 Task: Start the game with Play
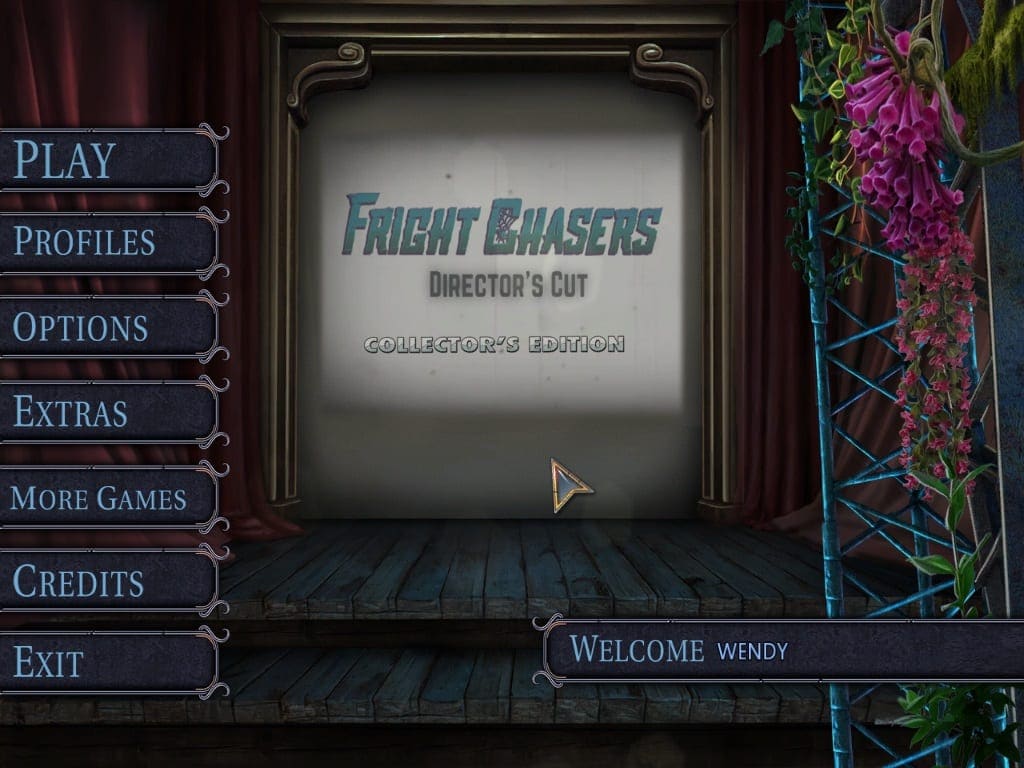pyautogui.click(x=108, y=159)
